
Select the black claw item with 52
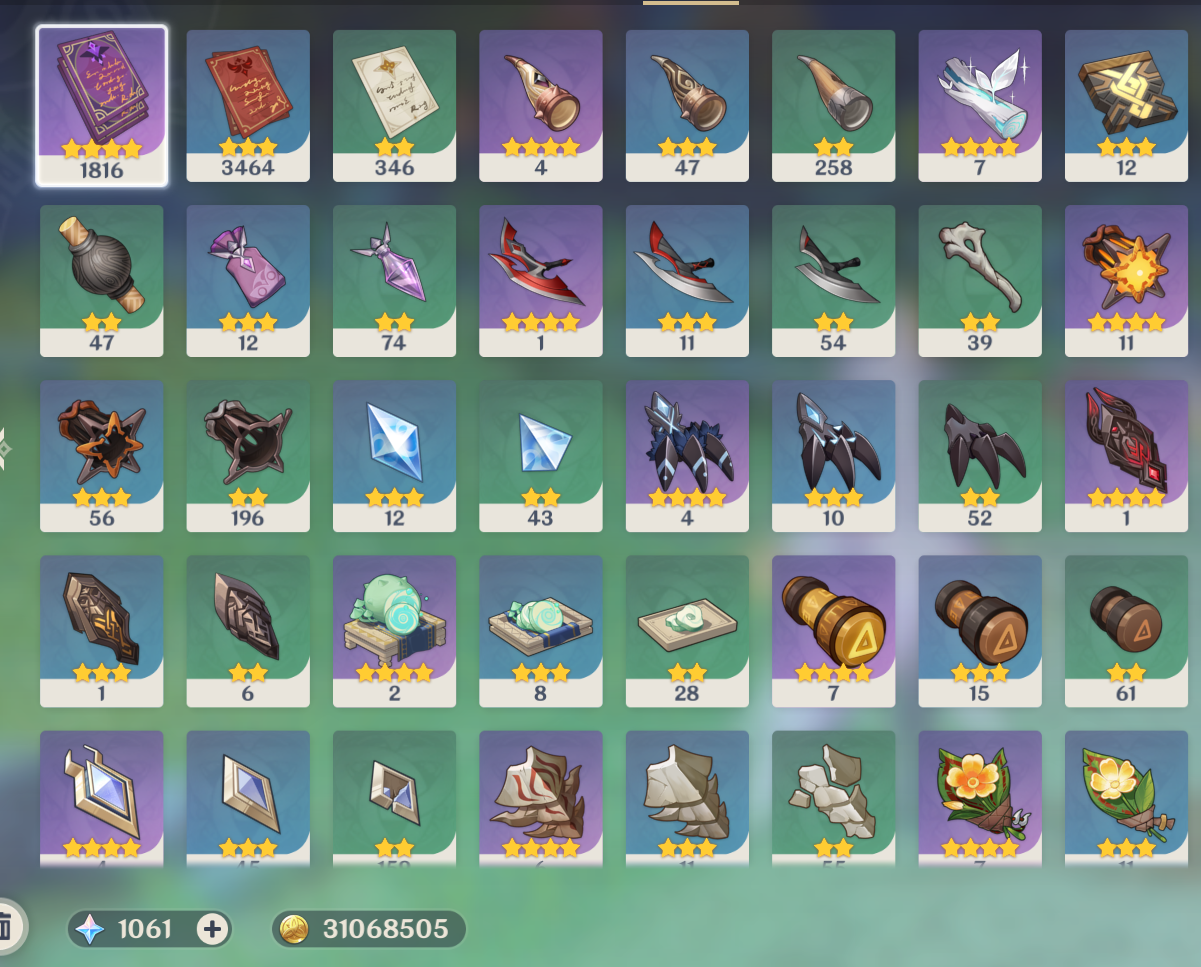pos(980,455)
